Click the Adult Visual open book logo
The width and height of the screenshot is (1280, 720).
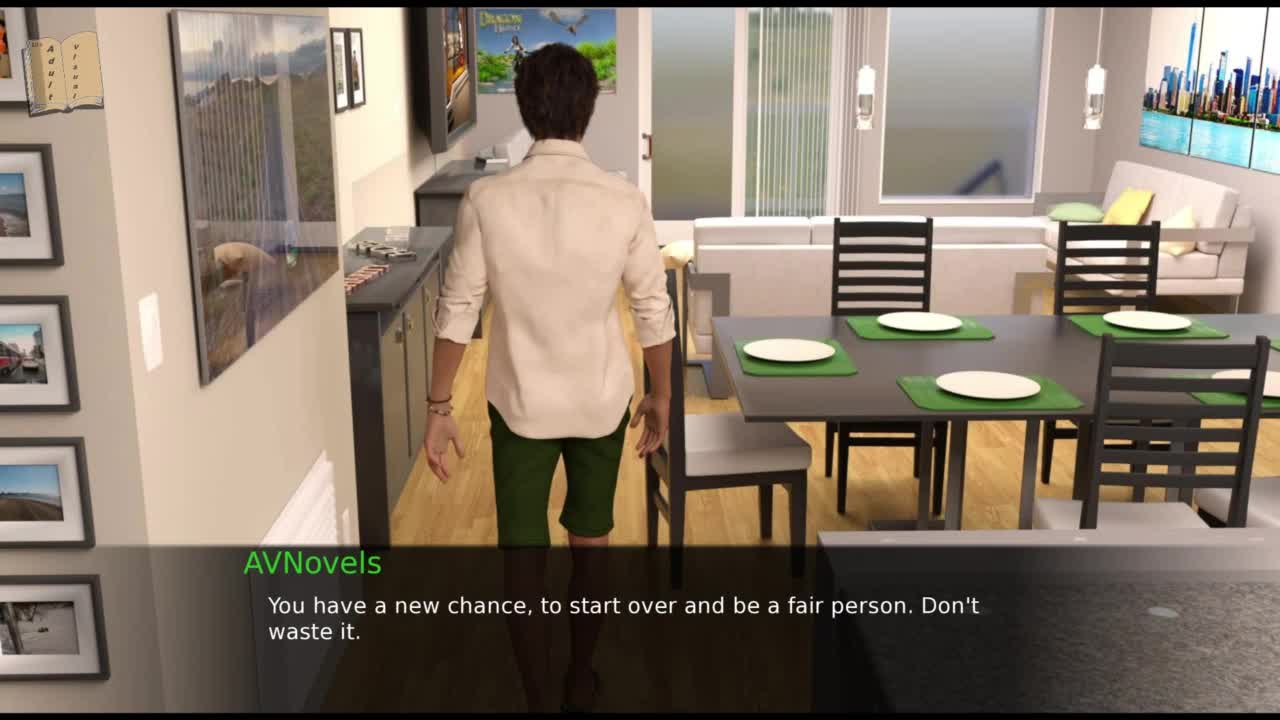point(63,72)
